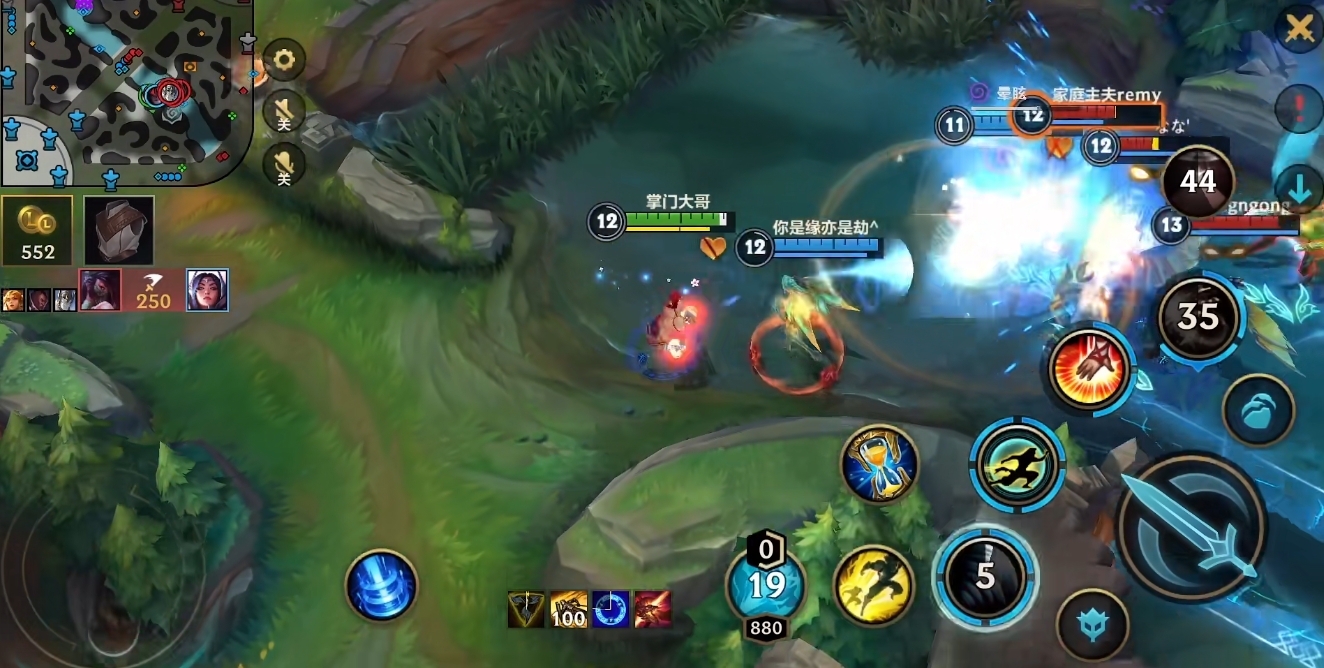
Task: Open the scoreboard showing 250 kills
Action: pyautogui.click(x=153, y=290)
